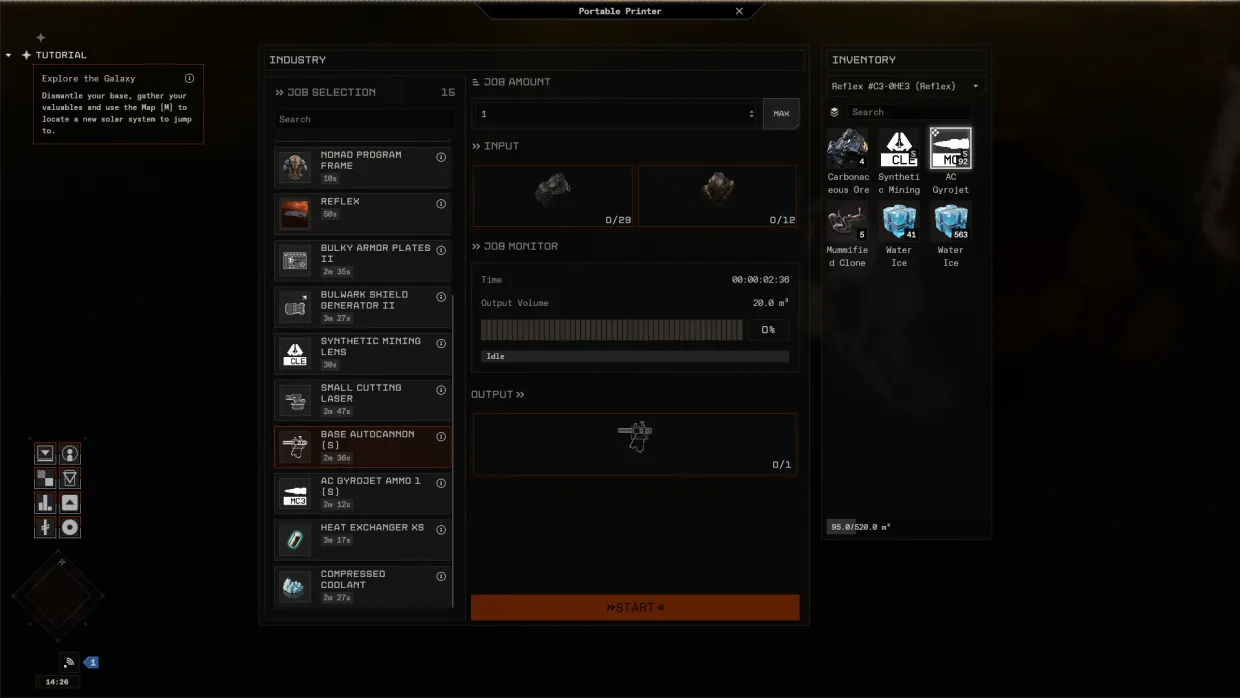Show info for Base Autocannon (S)

pyautogui.click(x=441, y=437)
